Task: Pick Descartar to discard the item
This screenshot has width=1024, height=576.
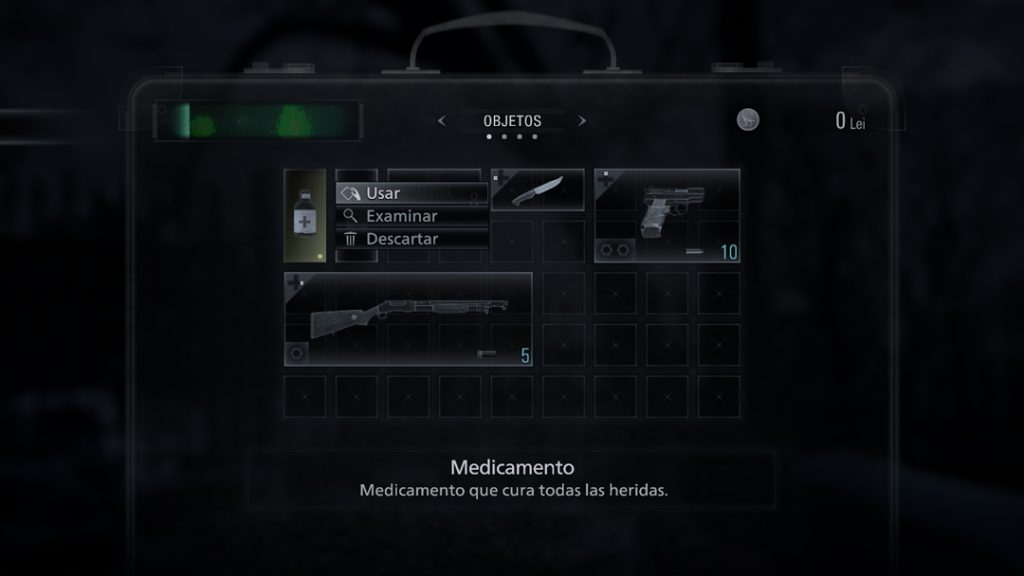Action: tap(411, 239)
